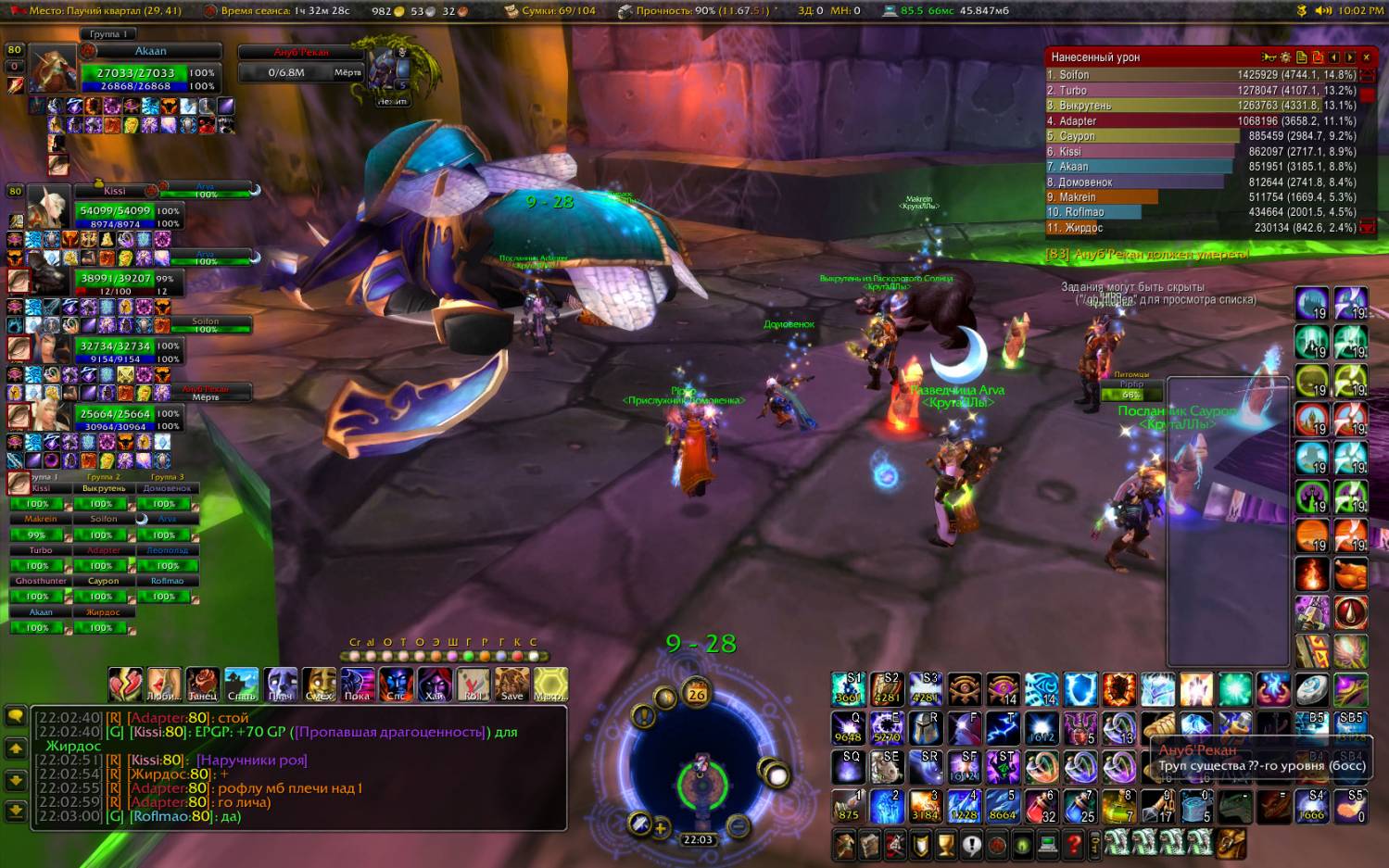
Task: Activate the "Save" macro button
Action: click(x=511, y=684)
